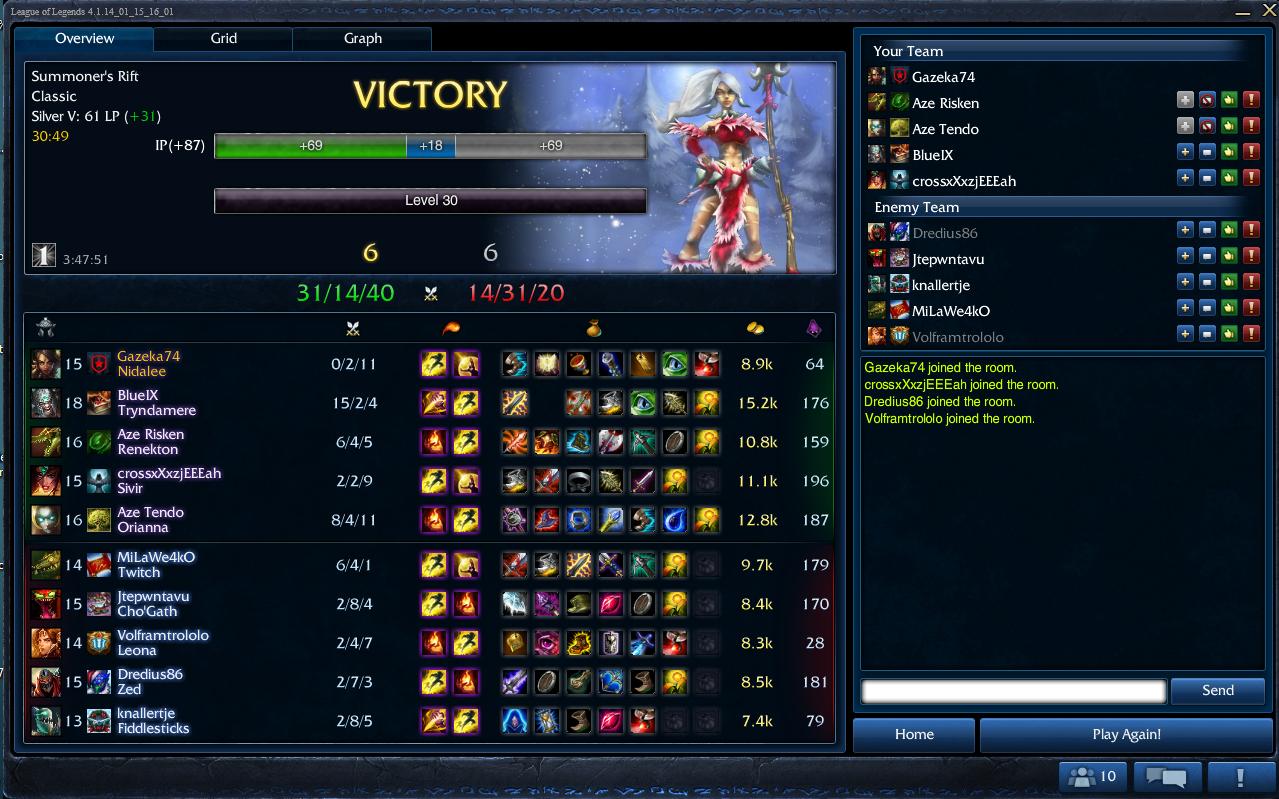This screenshot has width=1279, height=799.
Task: Return to the Home screen
Action: coord(913,734)
